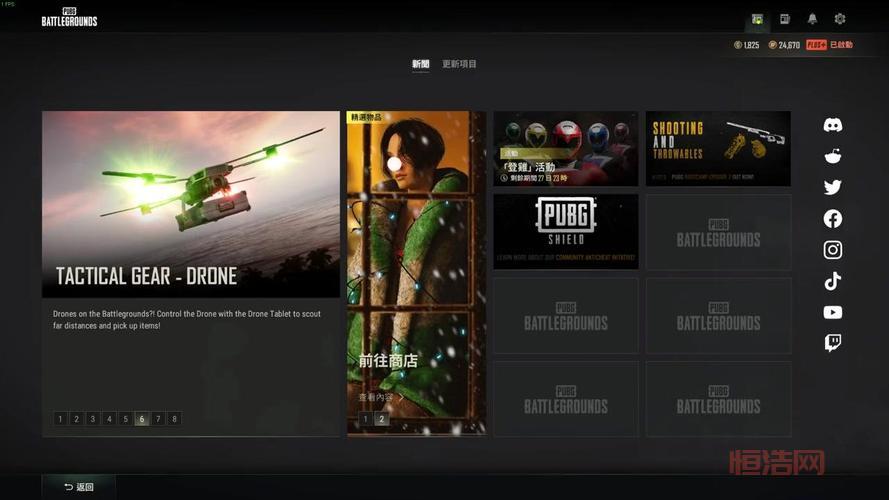The width and height of the screenshot is (889, 500).
Task: Open the PUBG Shield anticheat tile
Action: point(565,231)
